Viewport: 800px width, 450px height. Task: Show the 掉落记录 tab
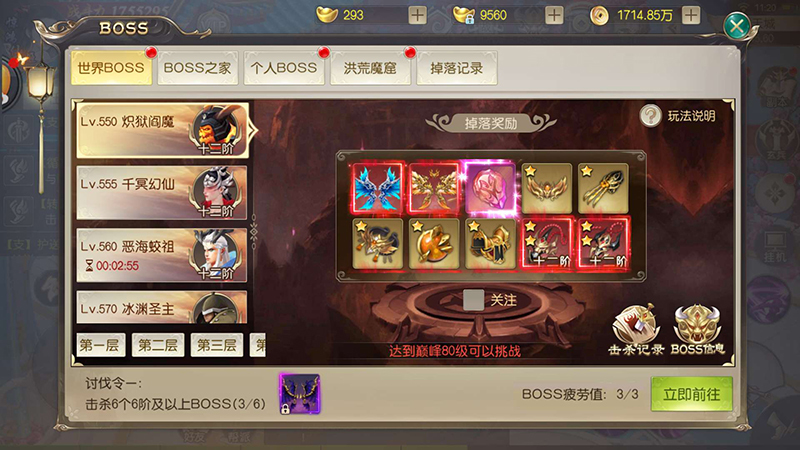point(456,68)
